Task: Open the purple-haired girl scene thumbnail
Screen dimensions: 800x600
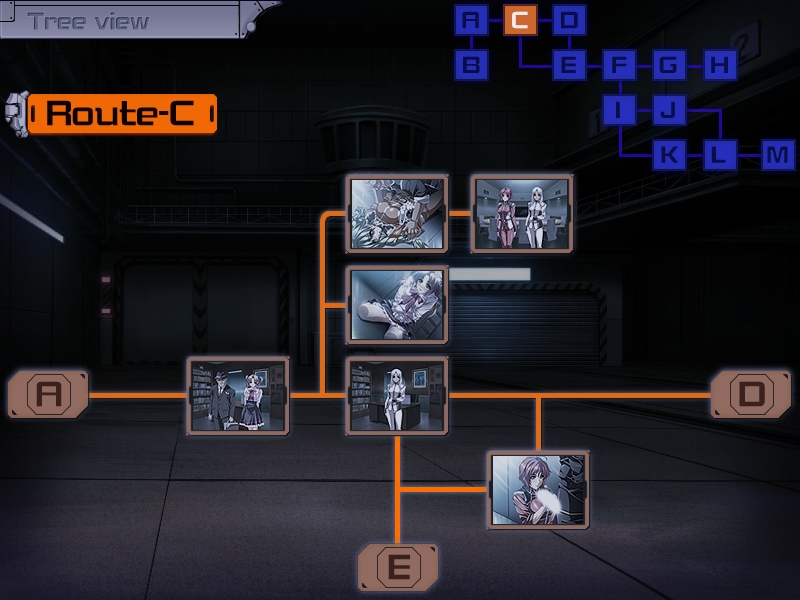Action: coord(538,489)
